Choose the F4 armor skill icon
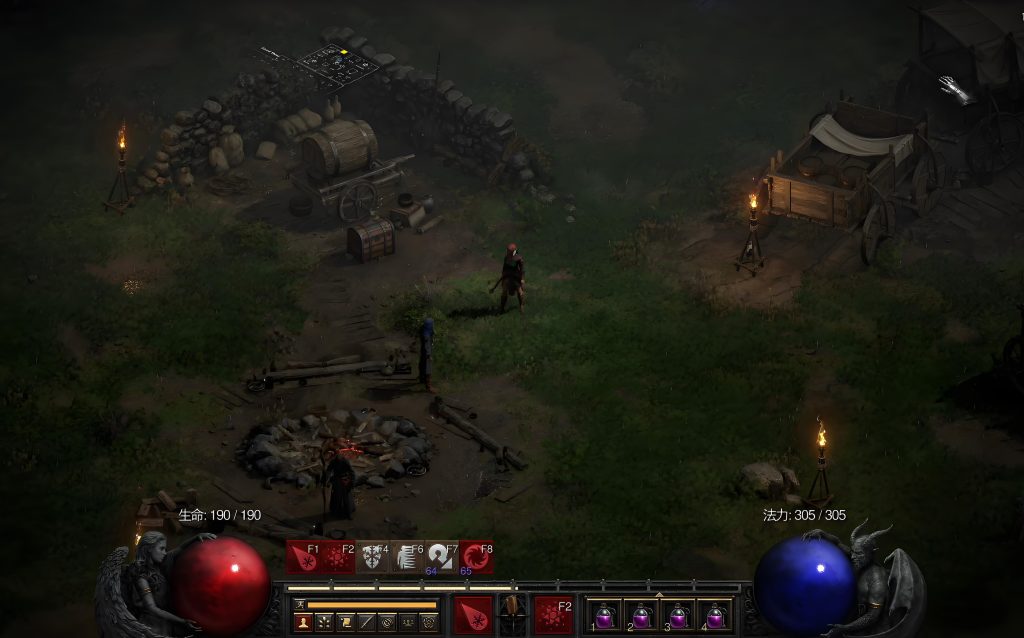This screenshot has width=1024, height=638. point(372,557)
